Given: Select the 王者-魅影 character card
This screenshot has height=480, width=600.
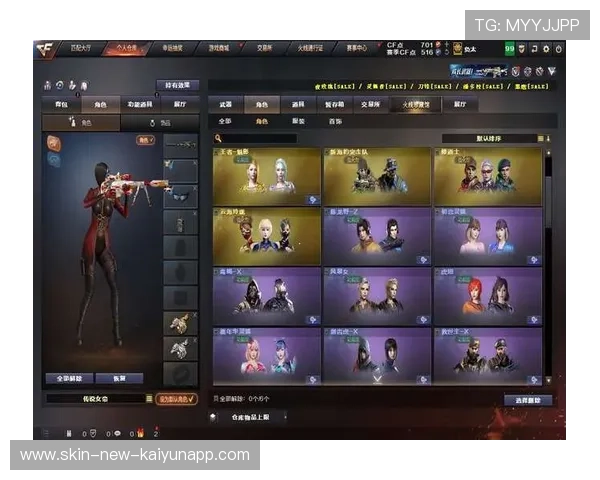Looking at the screenshot, I should [x=266, y=176].
